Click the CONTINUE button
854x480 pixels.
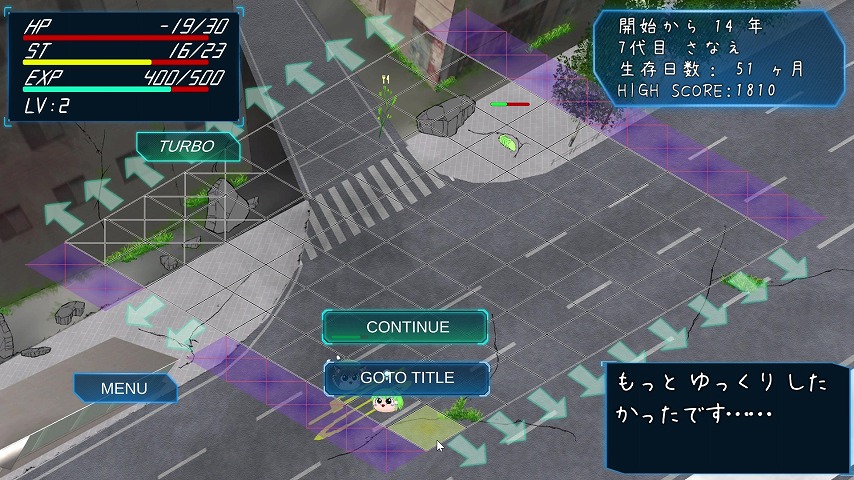(x=405, y=327)
